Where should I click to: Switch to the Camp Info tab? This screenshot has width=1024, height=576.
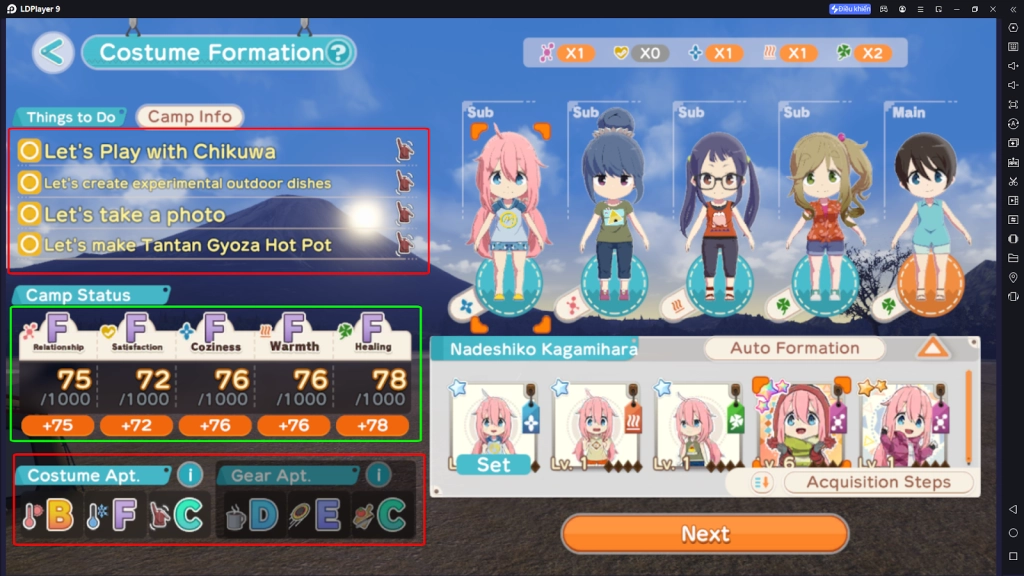190,117
